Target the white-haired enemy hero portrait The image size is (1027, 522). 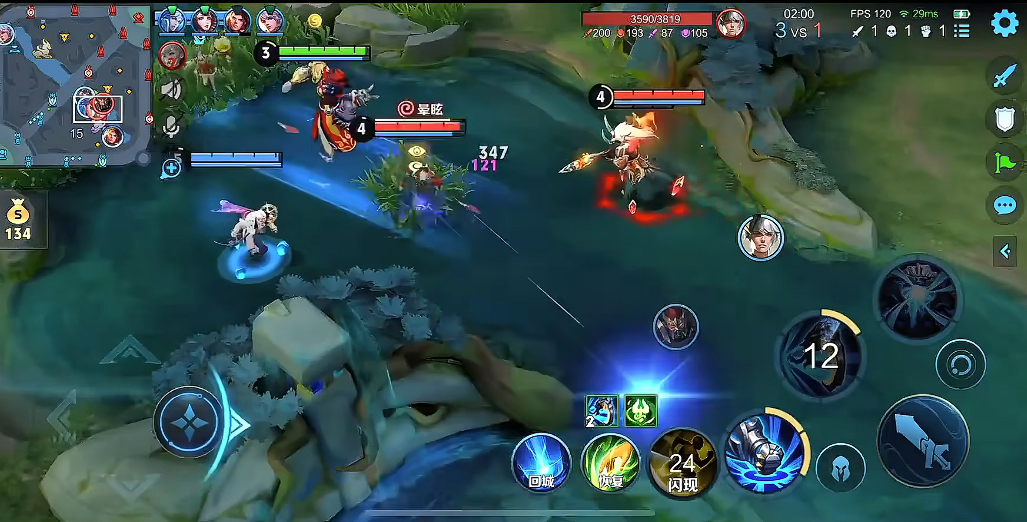pos(760,237)
